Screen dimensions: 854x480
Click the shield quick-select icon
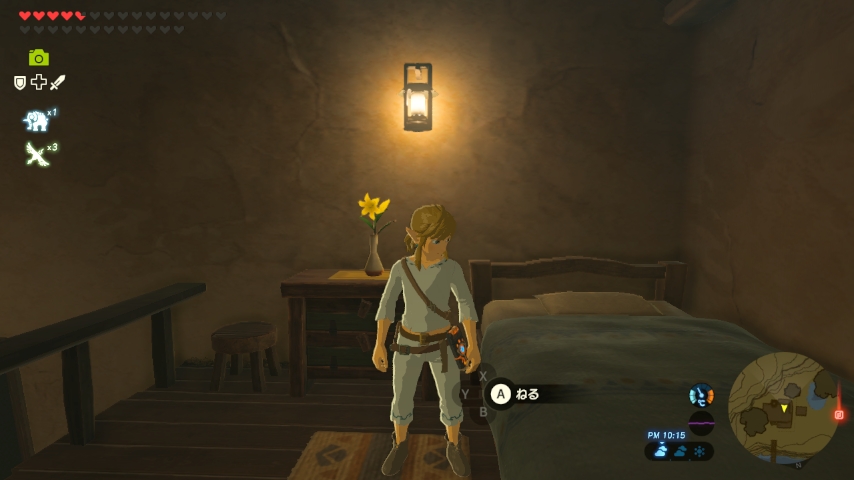pyautogui.click(x=20, y=83)
